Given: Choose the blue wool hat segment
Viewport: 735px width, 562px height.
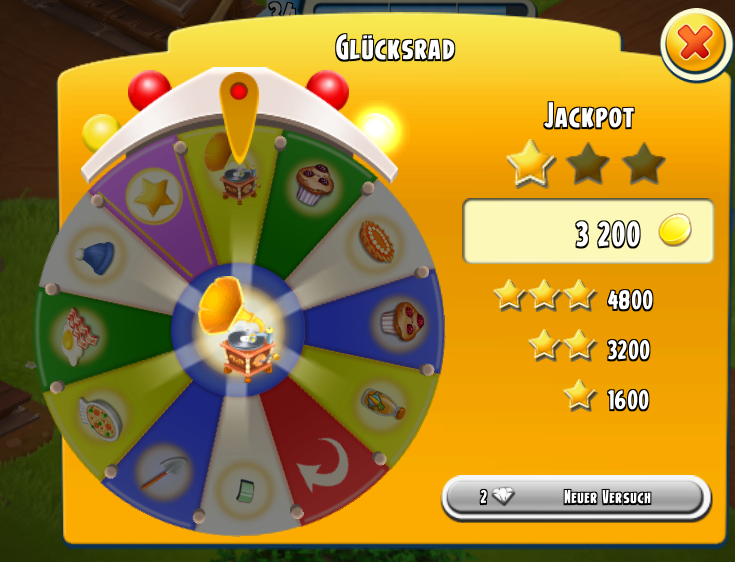Looking at the screenshot, I should tap(96, 254).
